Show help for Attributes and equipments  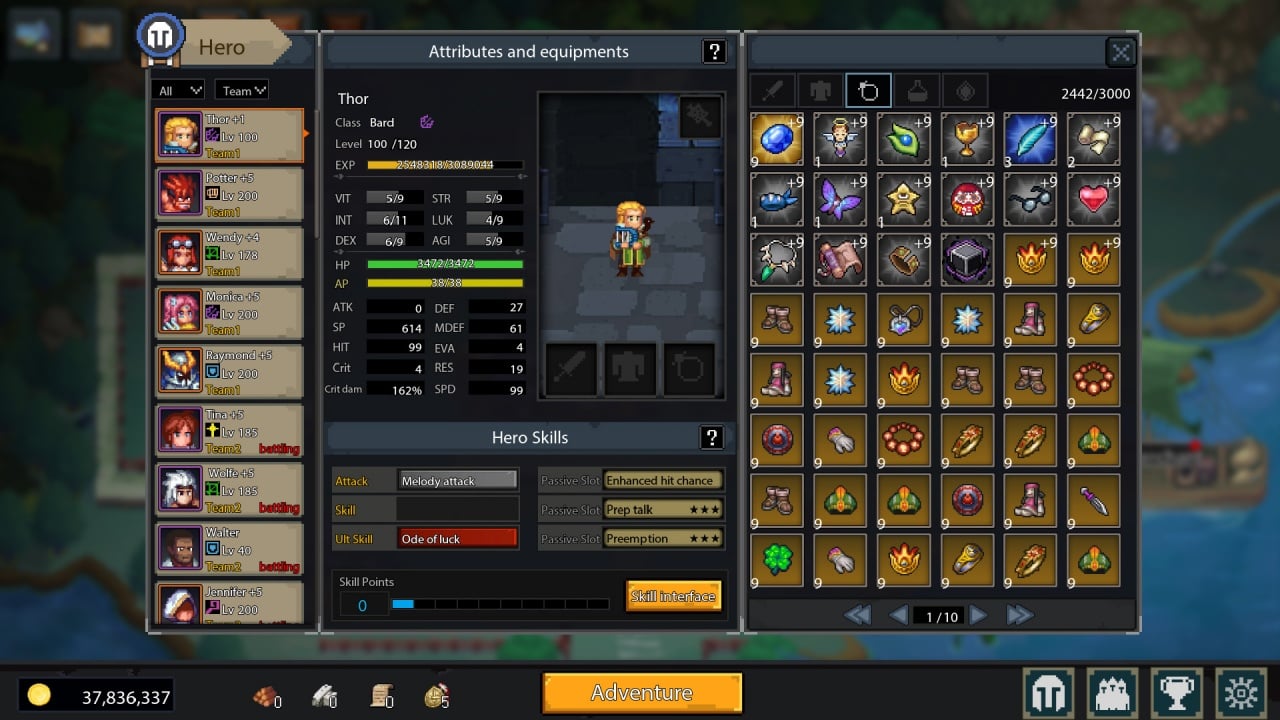click(713, 52)
